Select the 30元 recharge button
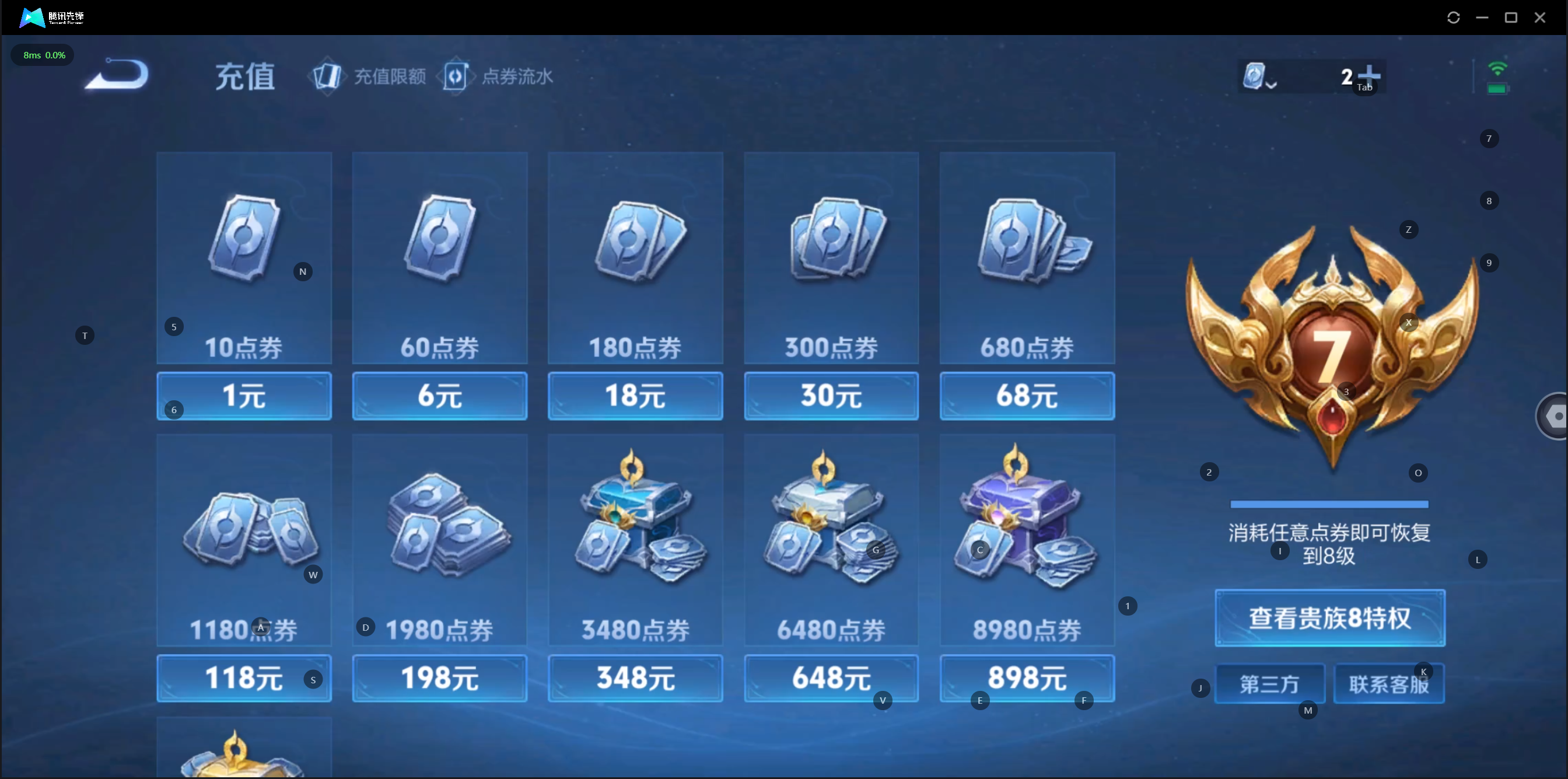This screenshot has height=779, width=1568. [x=831, y=396]
